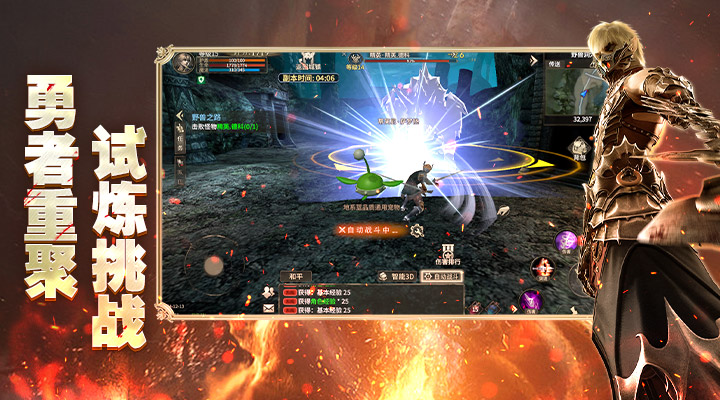This screenshot has width=720, height=400.
Task: Activate the purple skill at the bottom of the skill wheel
Action: pyautogui.click(x=530, y=299)
